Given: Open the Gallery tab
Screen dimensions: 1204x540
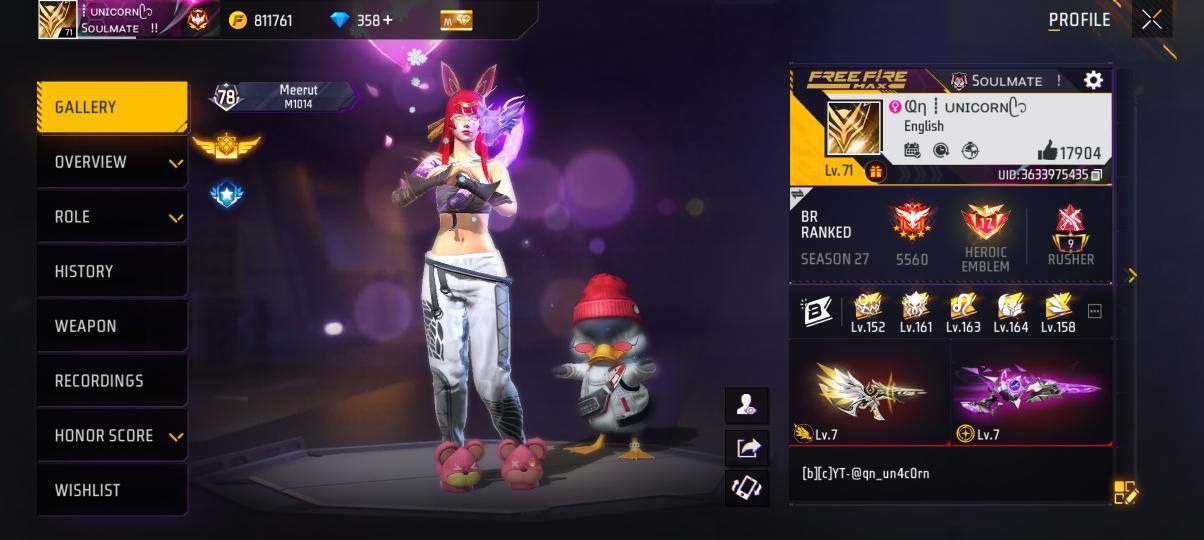Looking at the screenshot, I should [112, 107].
